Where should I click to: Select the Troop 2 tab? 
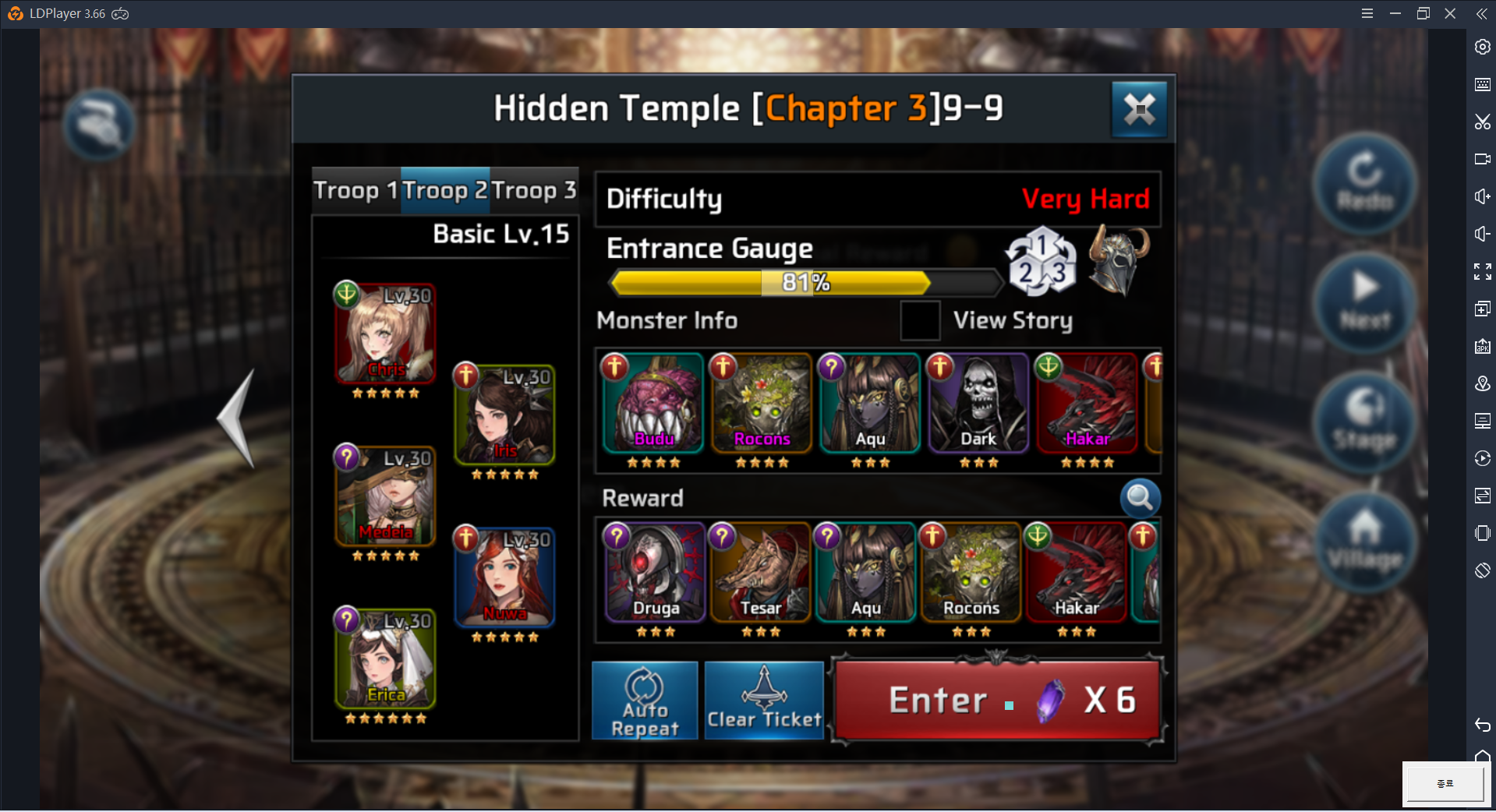point(445,191)
